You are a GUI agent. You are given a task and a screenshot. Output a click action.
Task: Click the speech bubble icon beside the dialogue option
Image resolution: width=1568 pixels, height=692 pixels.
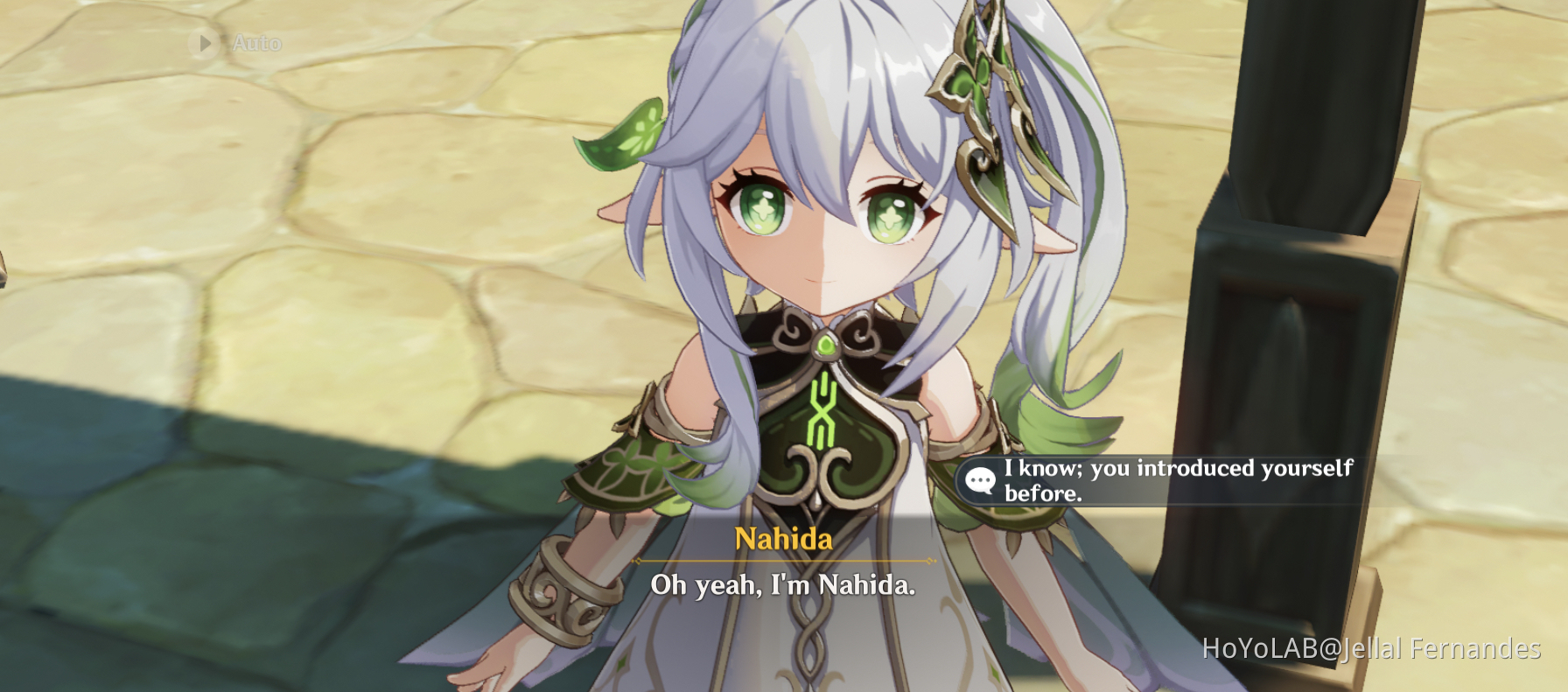(x=979, y=479)
